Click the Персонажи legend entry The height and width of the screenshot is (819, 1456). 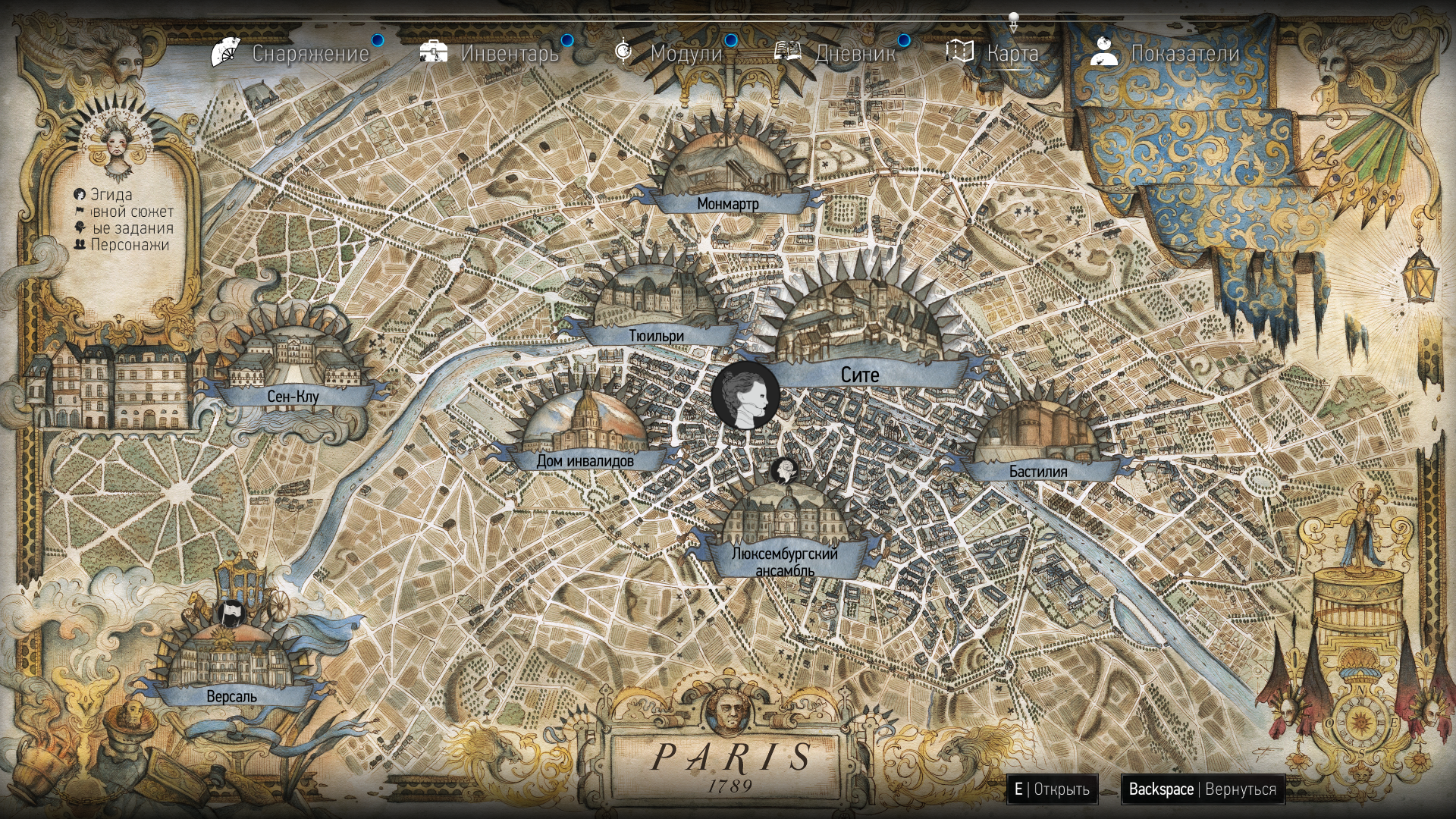point(129,245)
